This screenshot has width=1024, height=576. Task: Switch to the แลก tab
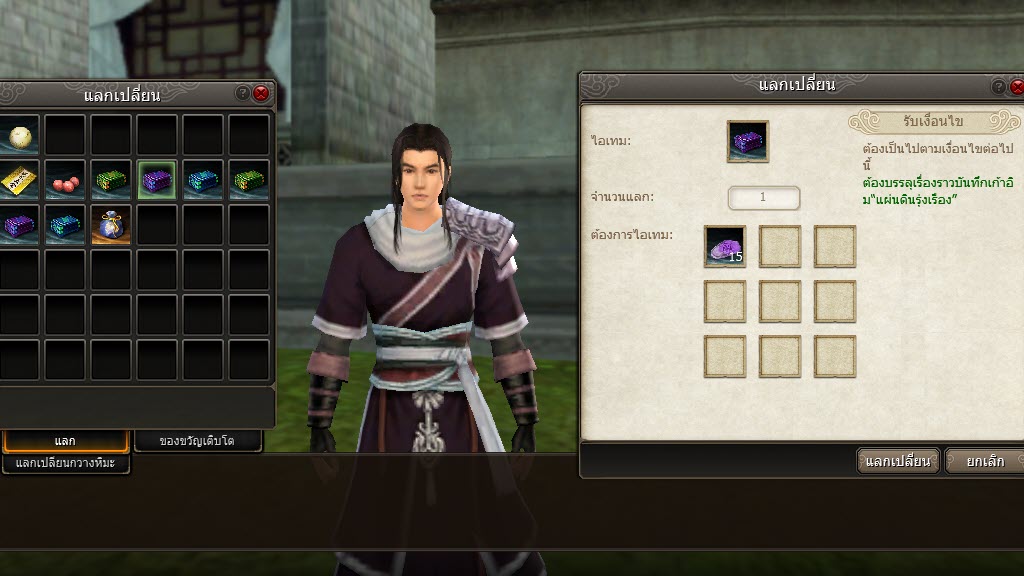tap(65, 441)
